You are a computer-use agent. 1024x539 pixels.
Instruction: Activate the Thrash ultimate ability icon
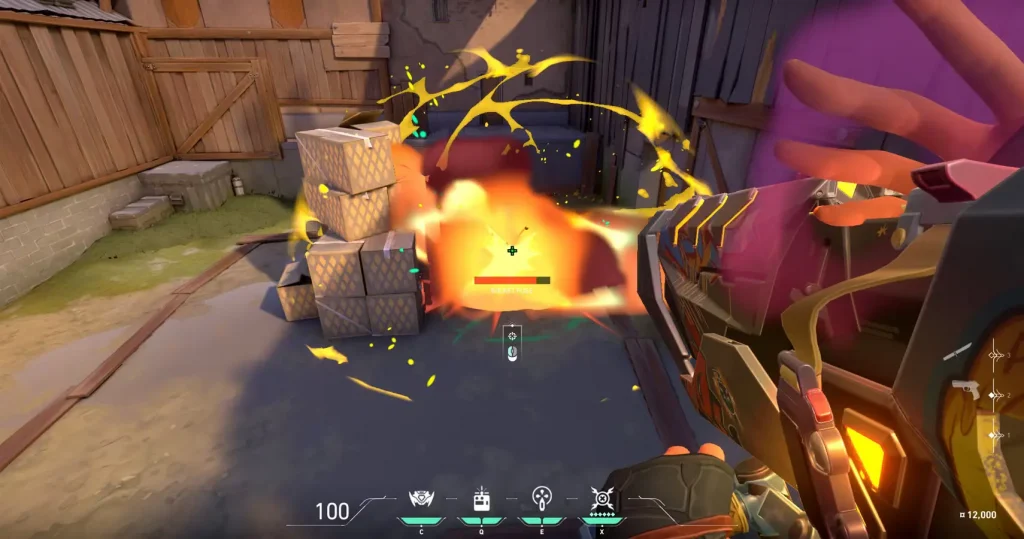point(601,498)
